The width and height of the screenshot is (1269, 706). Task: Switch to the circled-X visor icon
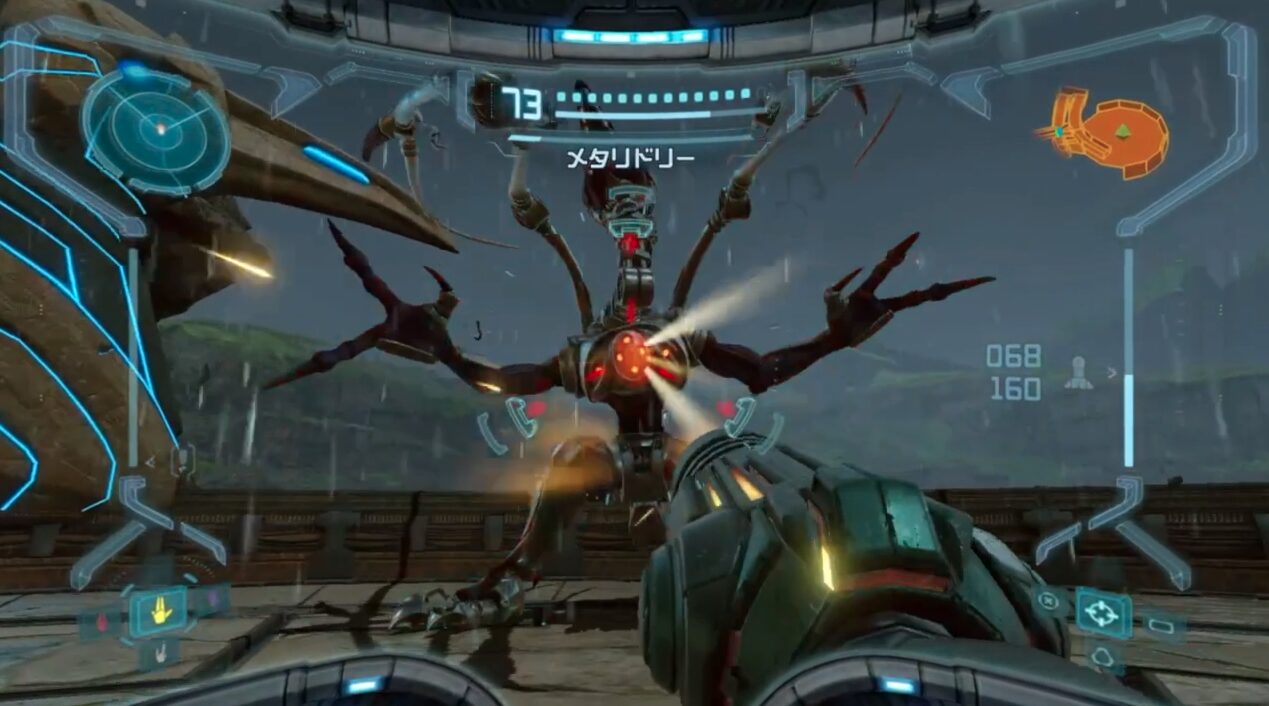pyautogui.click(x=1049, y=601)
